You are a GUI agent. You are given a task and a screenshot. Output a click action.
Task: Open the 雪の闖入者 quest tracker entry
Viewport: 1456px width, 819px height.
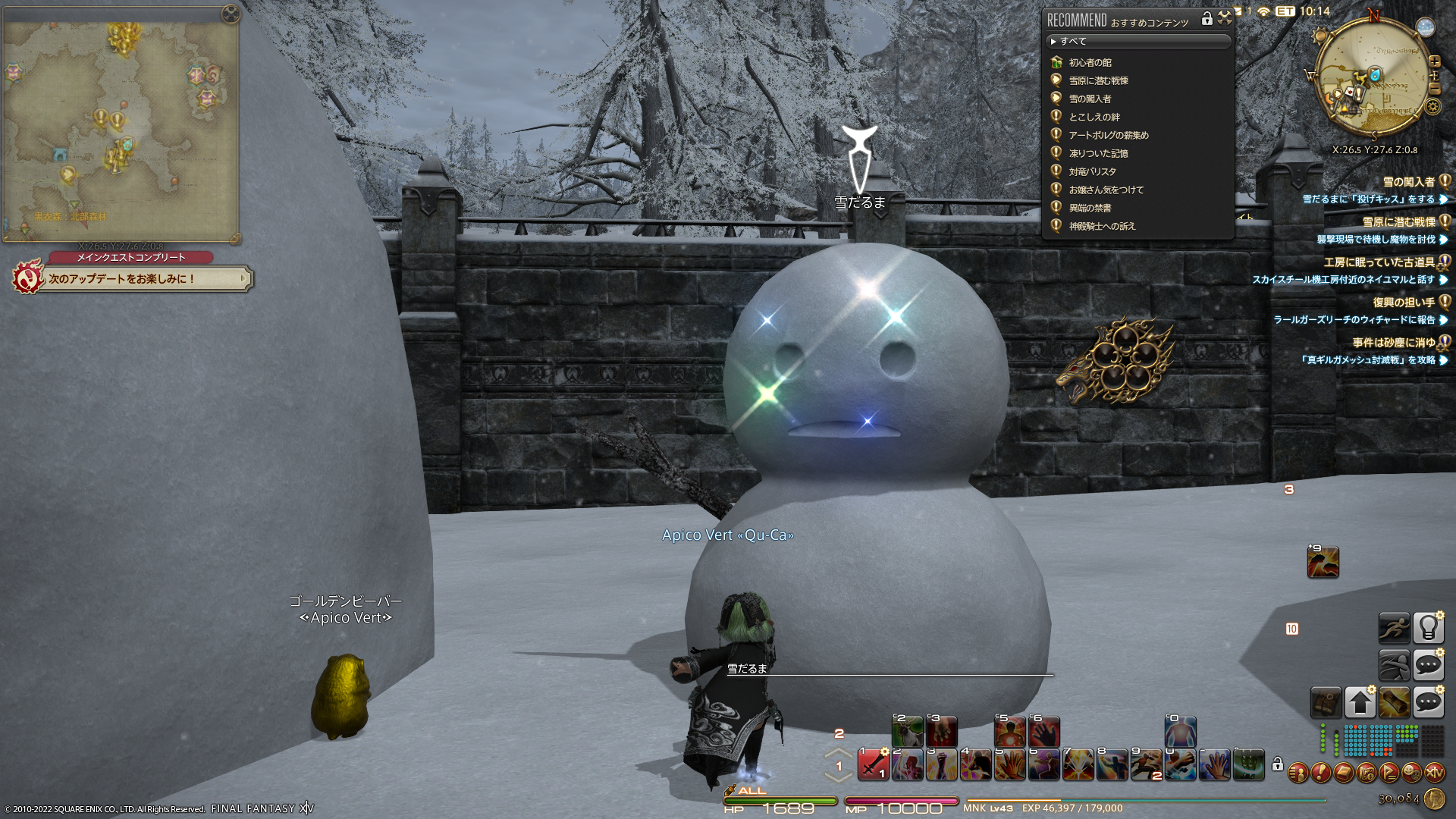coord(1409,182)
